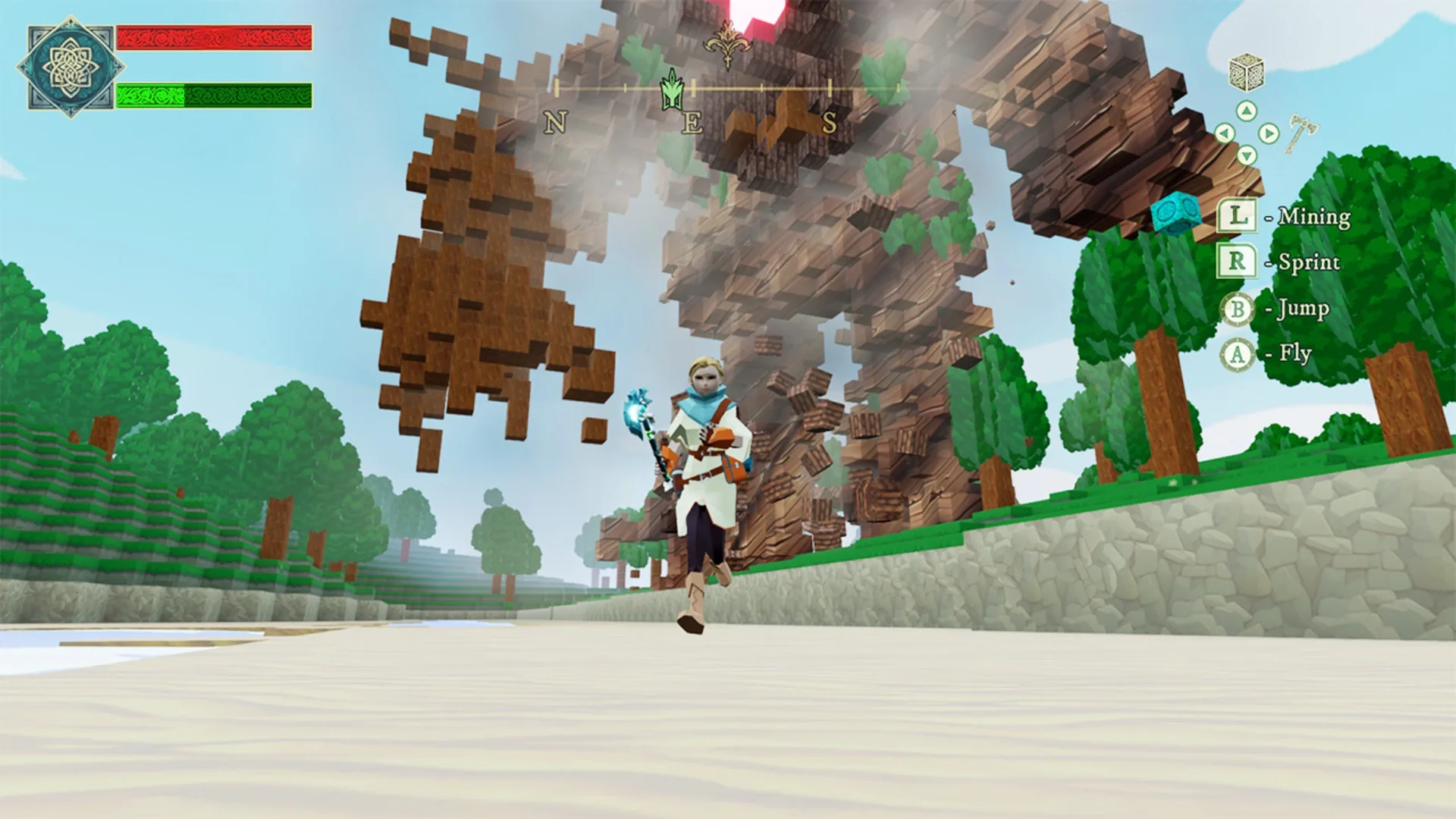
Task: Click the B Jump button prompt
Action: pyautogui.click(x=1237, y=308)
